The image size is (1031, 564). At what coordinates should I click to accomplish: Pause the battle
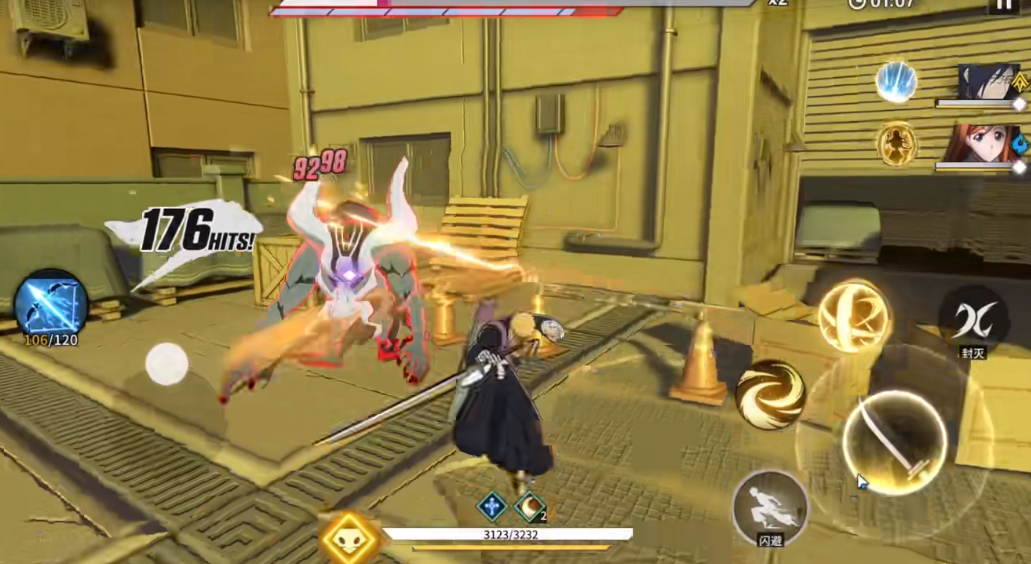pyautogui.click(x=1002, y=5)
